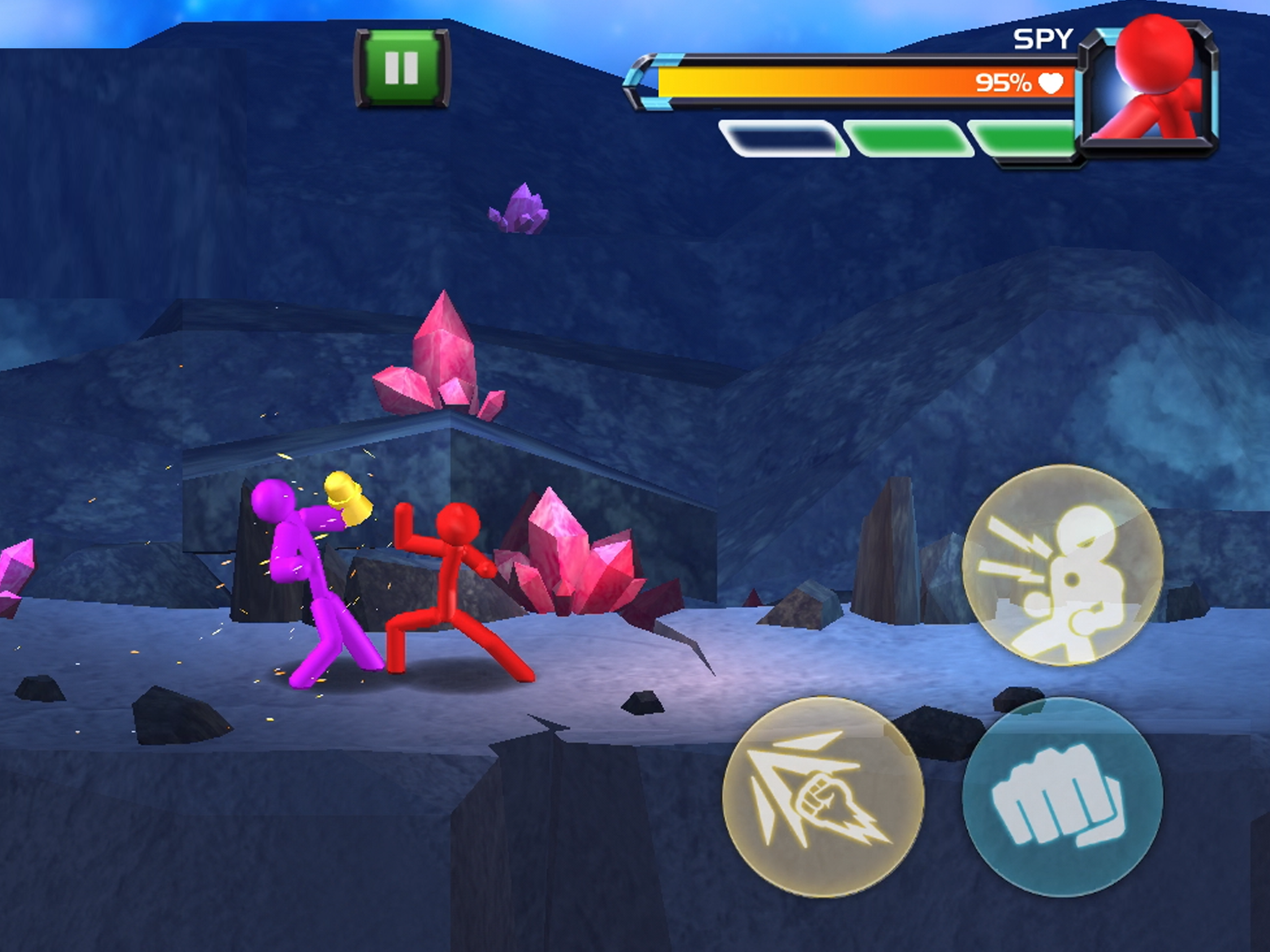
Task: Pause the game with the green button
Action: click(402, 68)
